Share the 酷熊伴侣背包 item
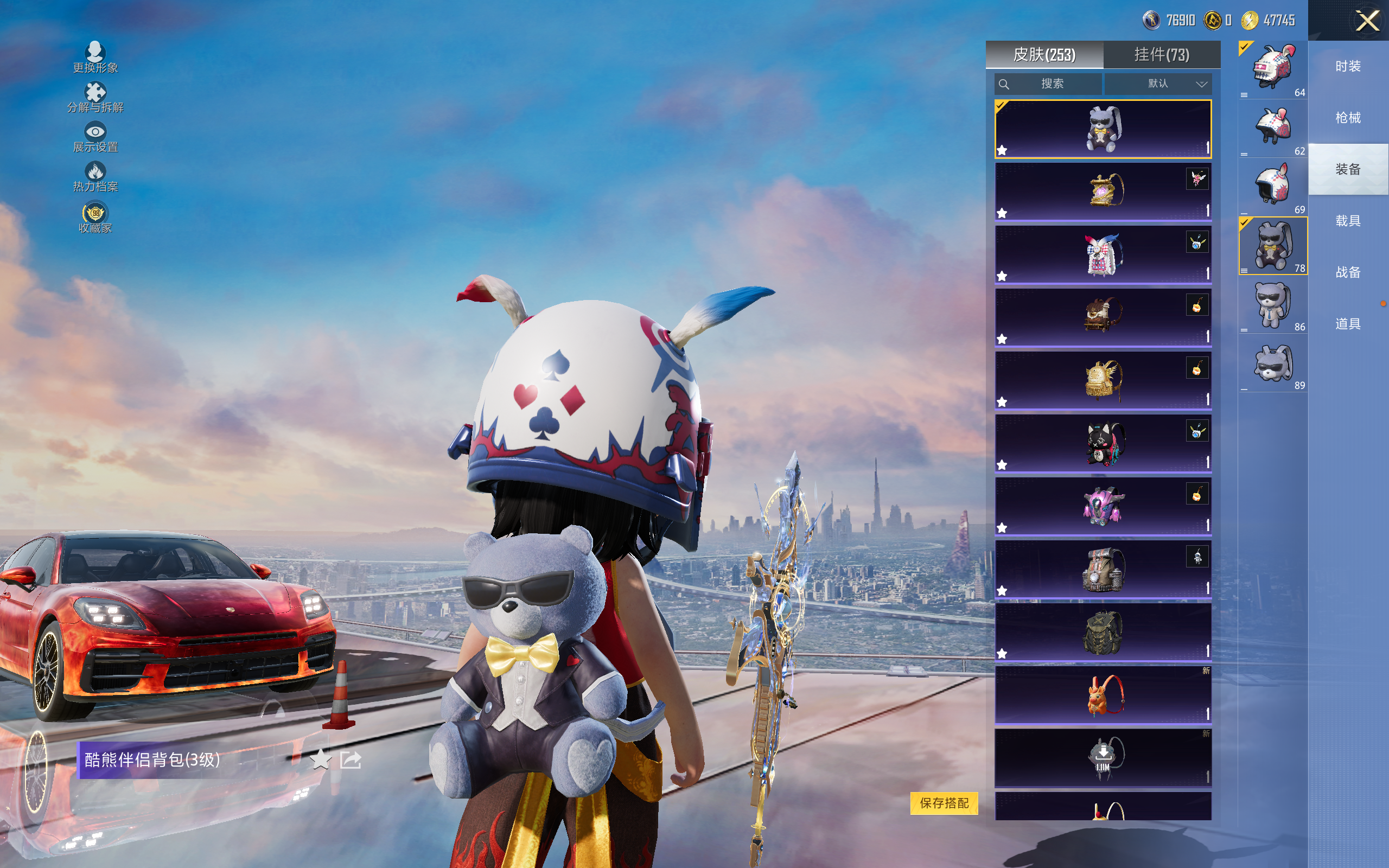The height and width of the screenshot is (868, 1389). click(350, 760)
